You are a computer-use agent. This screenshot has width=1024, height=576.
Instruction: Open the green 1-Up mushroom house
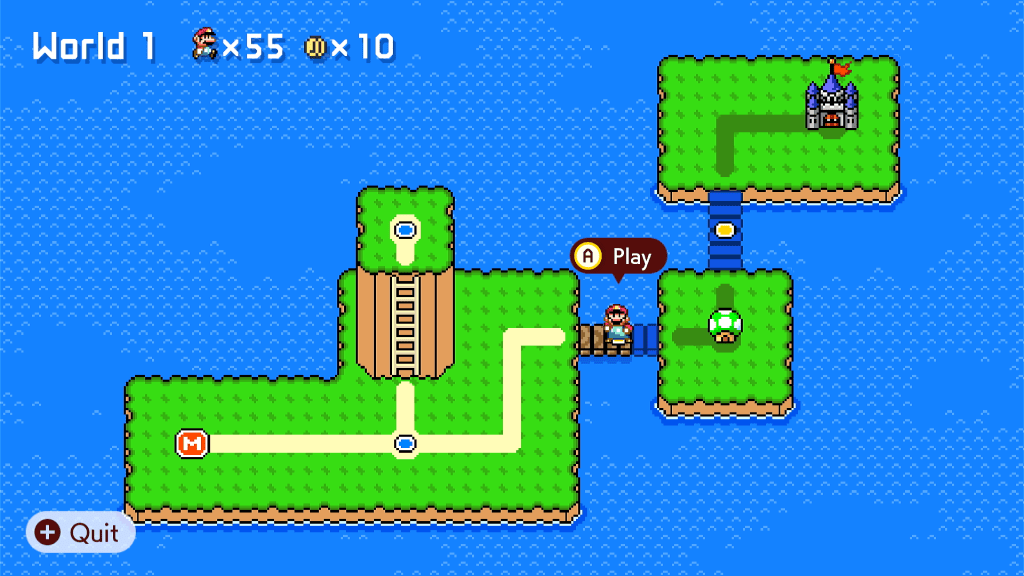click(x=725, y=325)
